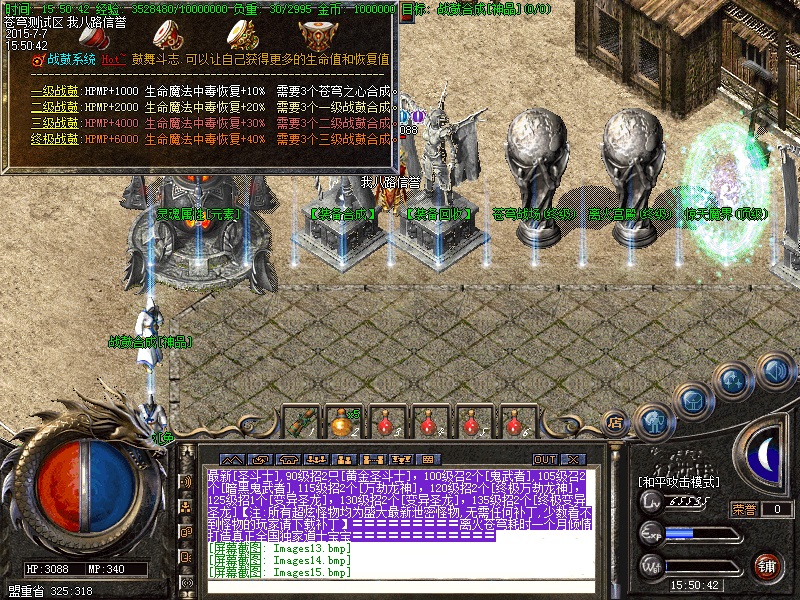Click the 屏幕截图 Images15.bmp chat line
This screenshot has height=600, width=800.
280,572
